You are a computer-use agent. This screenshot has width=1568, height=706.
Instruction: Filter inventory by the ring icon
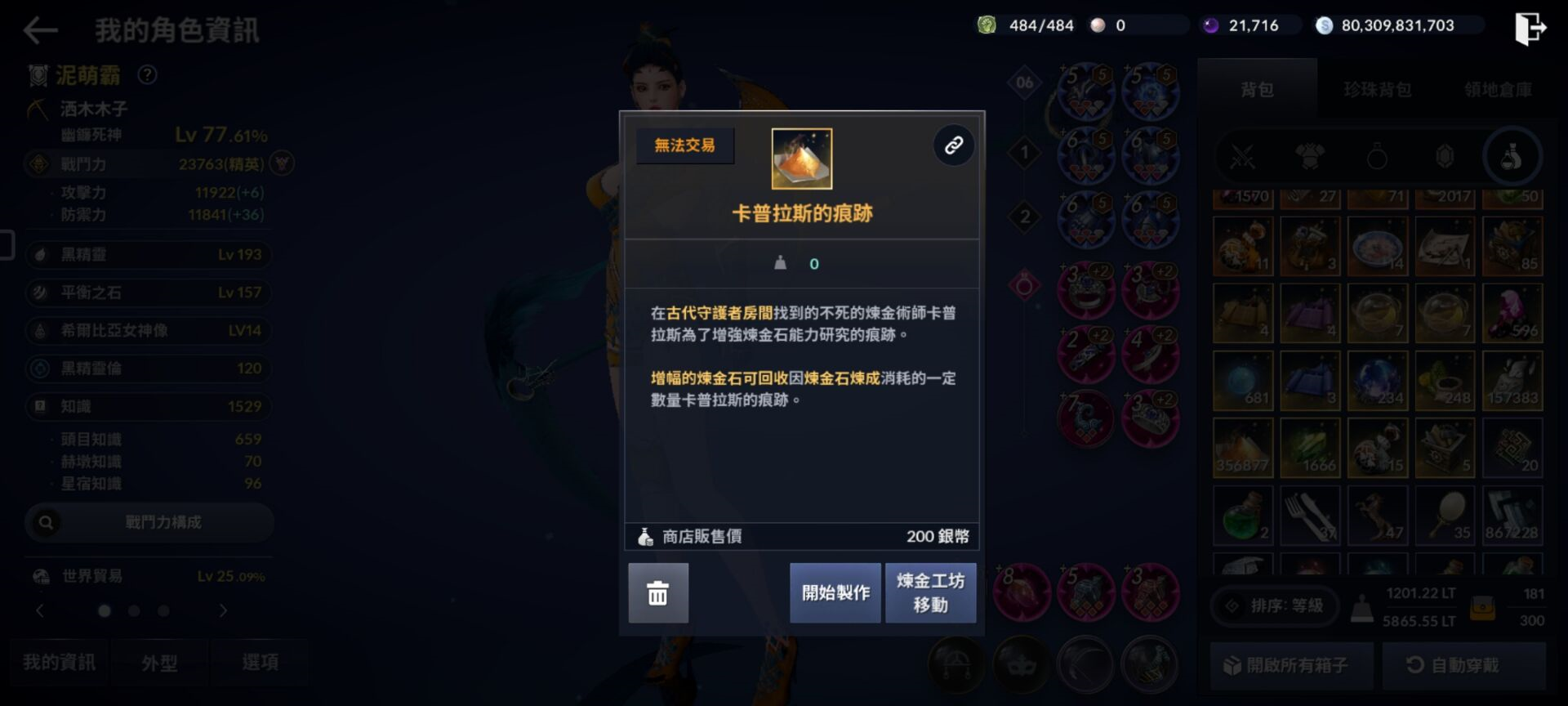tap(1378, 157)
